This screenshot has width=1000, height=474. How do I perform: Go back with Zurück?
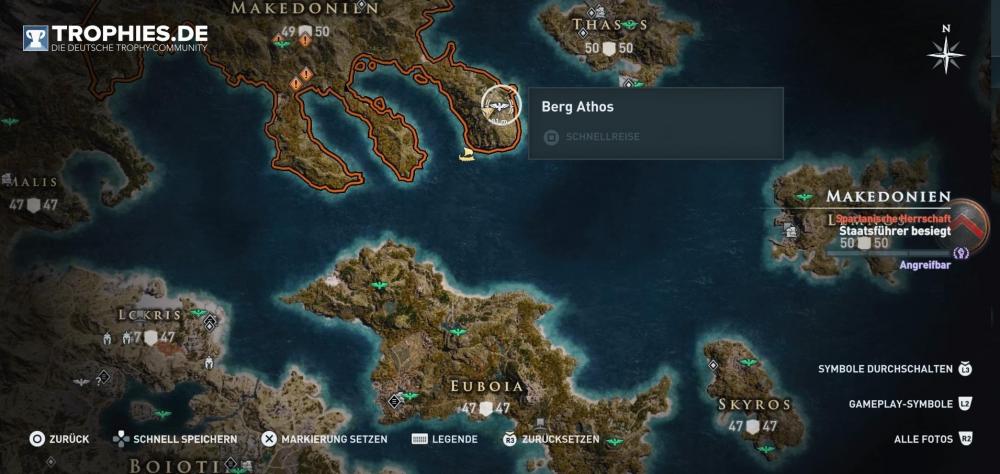tap(60, 439)
